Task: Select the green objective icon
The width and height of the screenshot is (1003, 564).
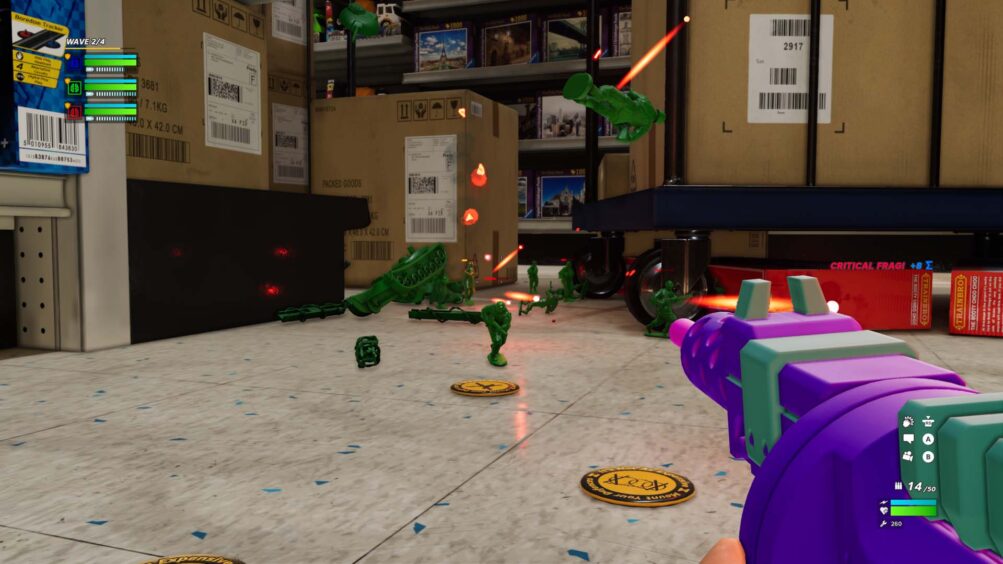Action: [74, 87]
